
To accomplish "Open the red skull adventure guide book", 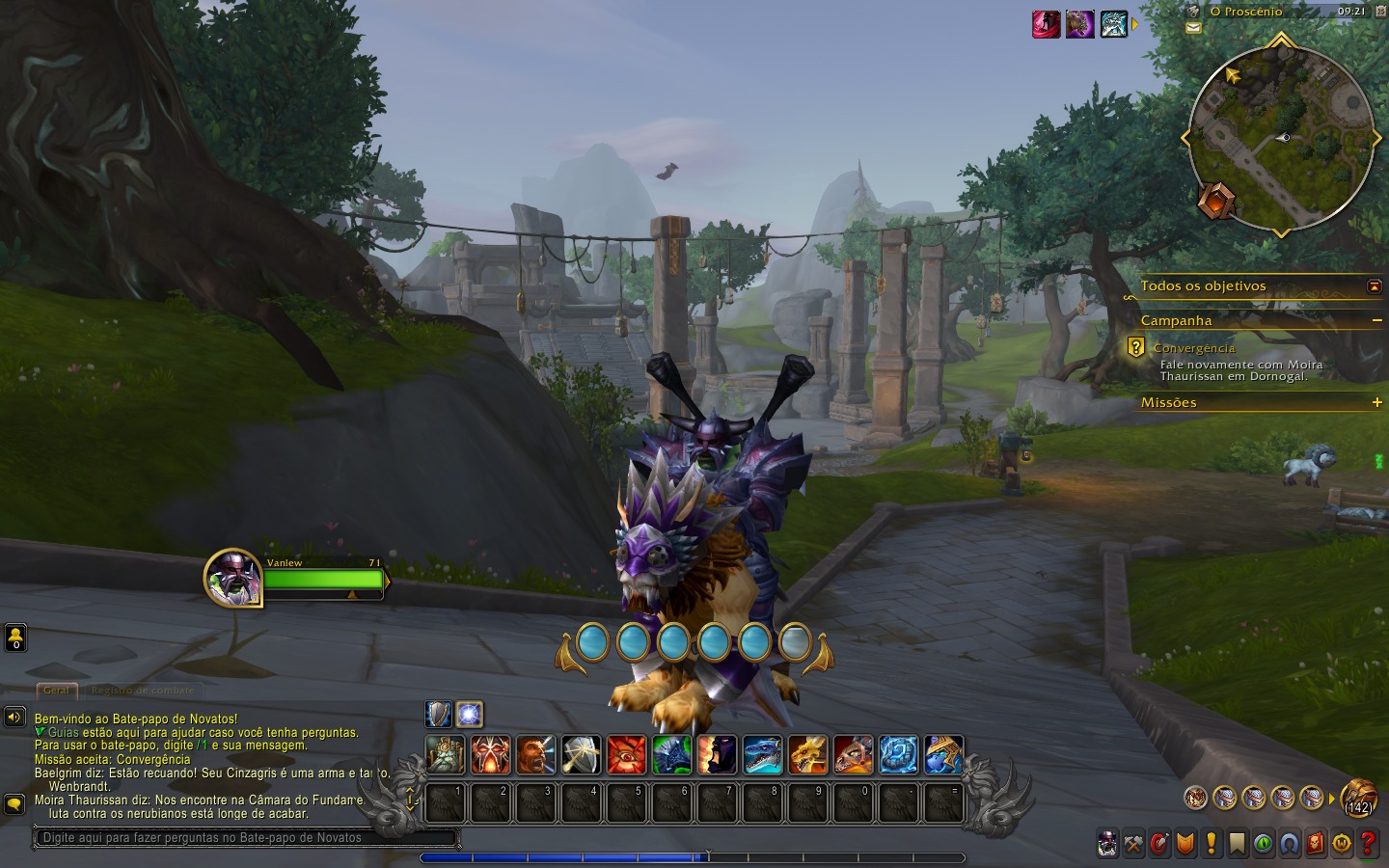I will [x=1316, y=844].
